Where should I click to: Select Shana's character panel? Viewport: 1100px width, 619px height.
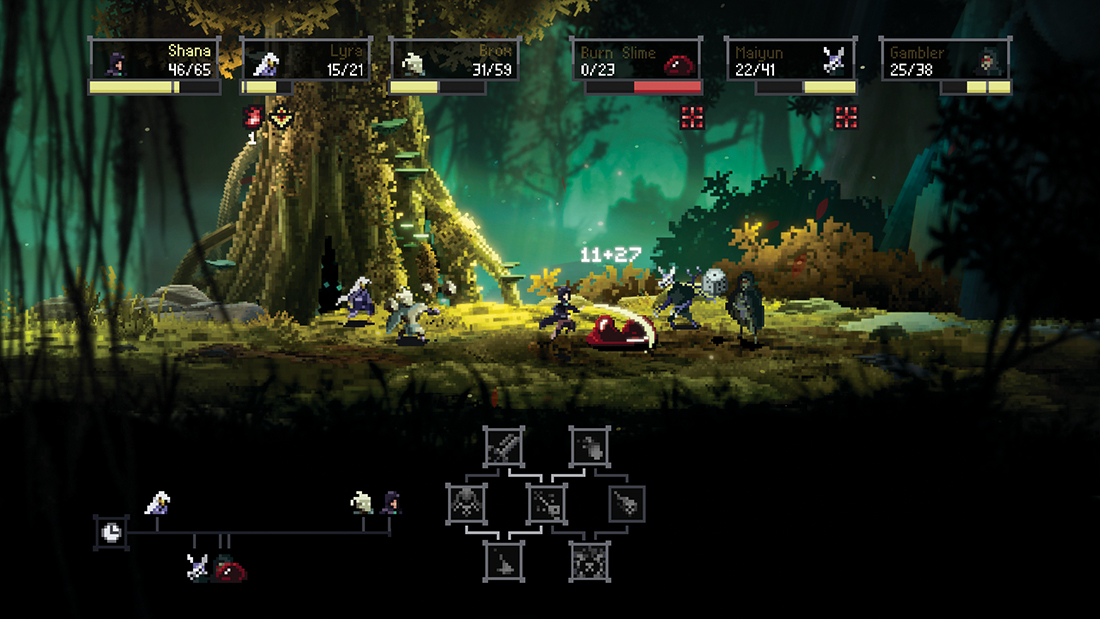(155, 60)
